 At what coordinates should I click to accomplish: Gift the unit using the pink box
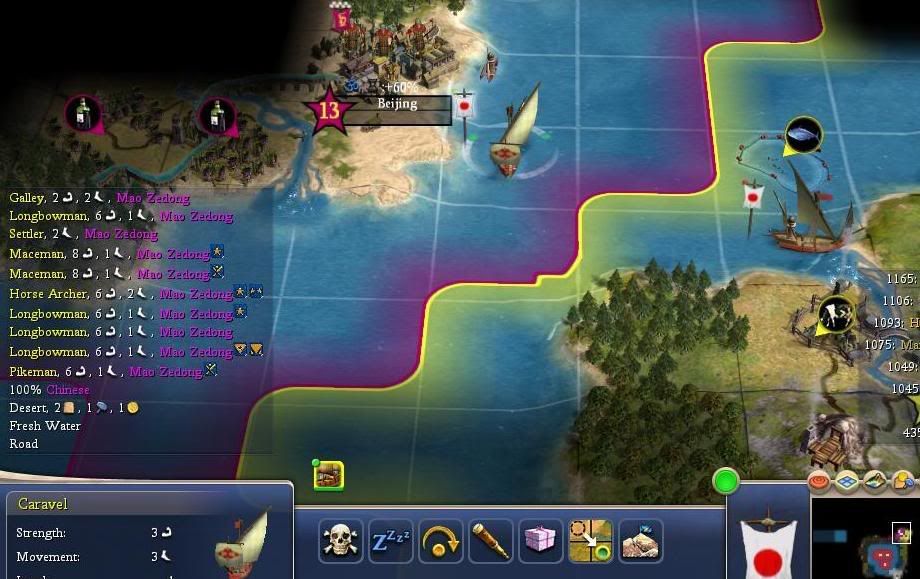(540, 541)
